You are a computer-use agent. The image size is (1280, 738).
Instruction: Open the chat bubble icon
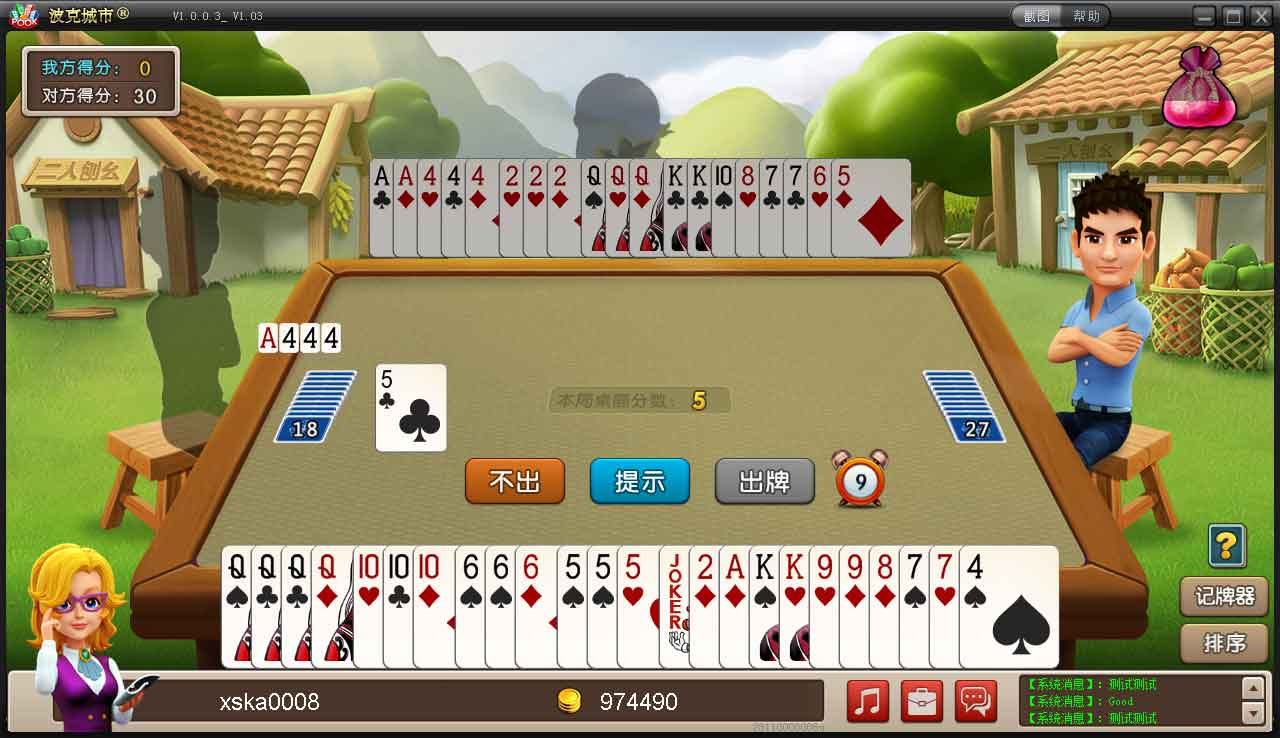978,701
